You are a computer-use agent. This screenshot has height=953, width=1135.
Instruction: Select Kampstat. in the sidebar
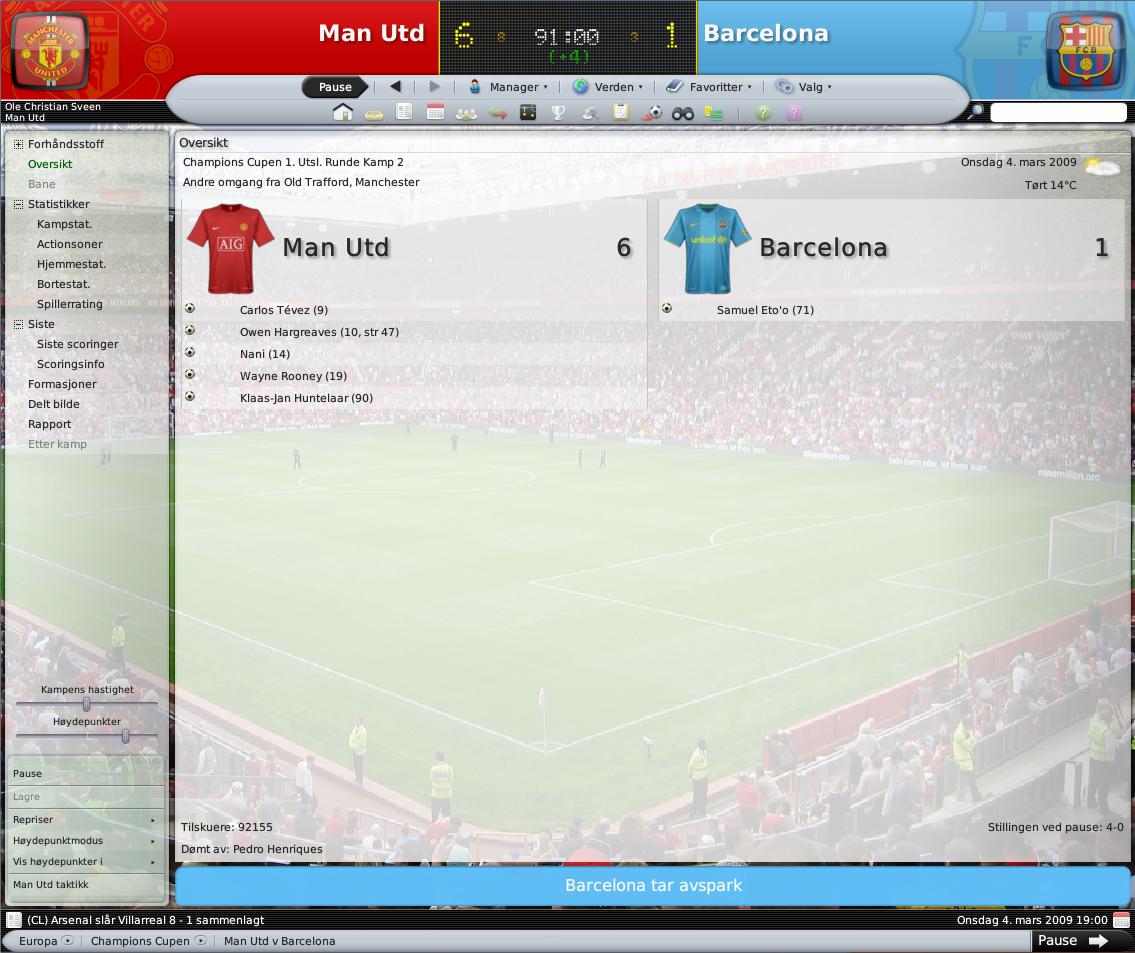pyautogui.click(x=64, y=224)
